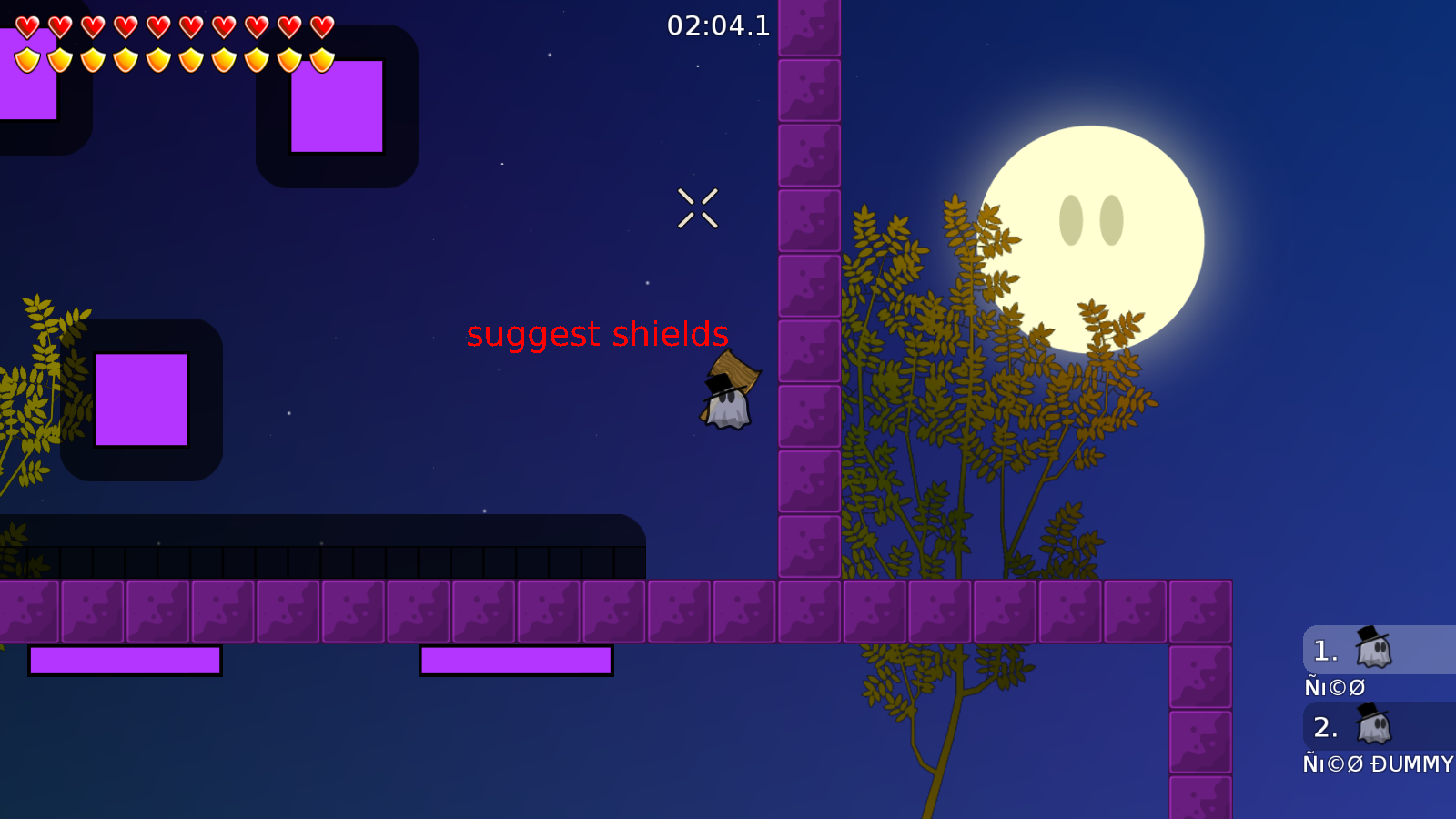Click the ghost avatar beside Ñı©Ø ÐUMMY
The image size is (1456, 819).
click(x=1372, y=727)
